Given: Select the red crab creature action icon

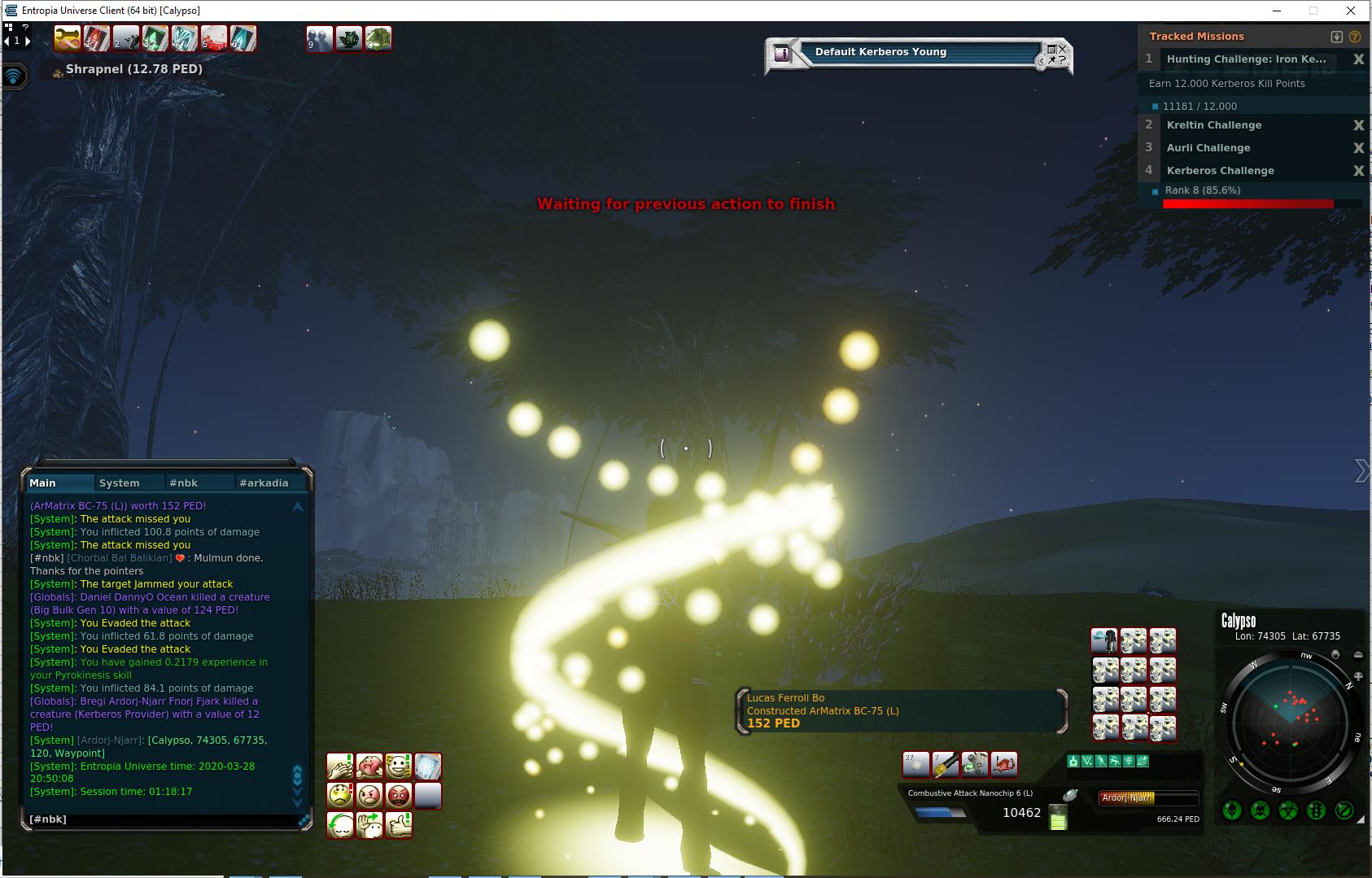Looking at the screenshot, I should pos(1004,765).
